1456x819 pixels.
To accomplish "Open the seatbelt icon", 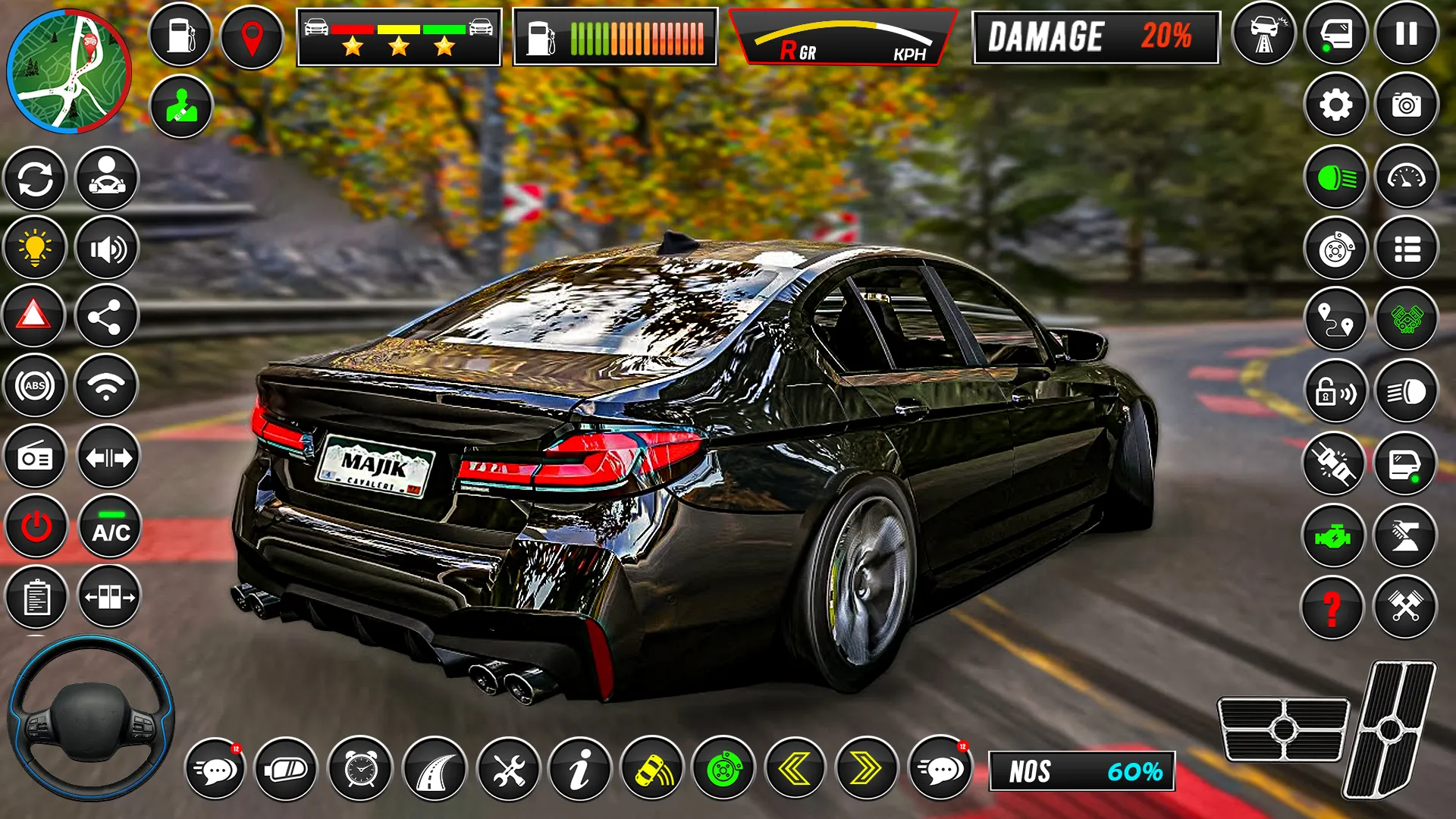I will click(x=180, y=107).
